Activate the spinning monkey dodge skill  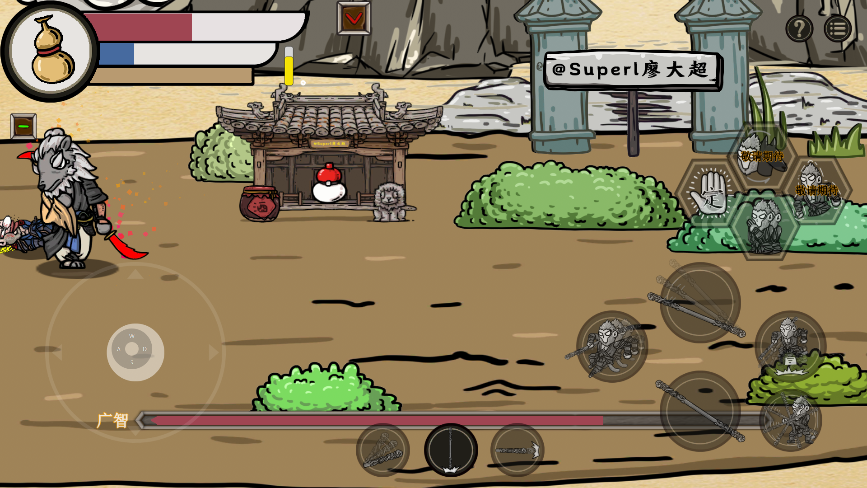tap(790, 420)
